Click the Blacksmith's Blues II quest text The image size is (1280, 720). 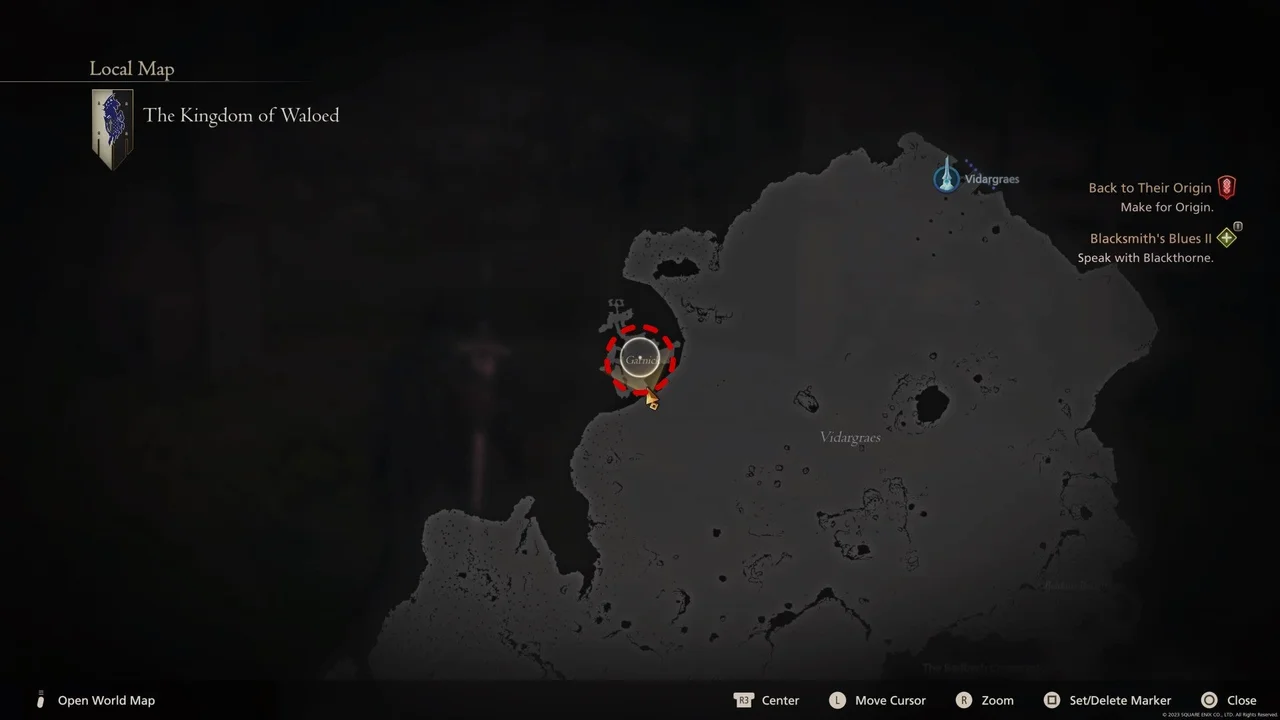tap(1150, 238)
